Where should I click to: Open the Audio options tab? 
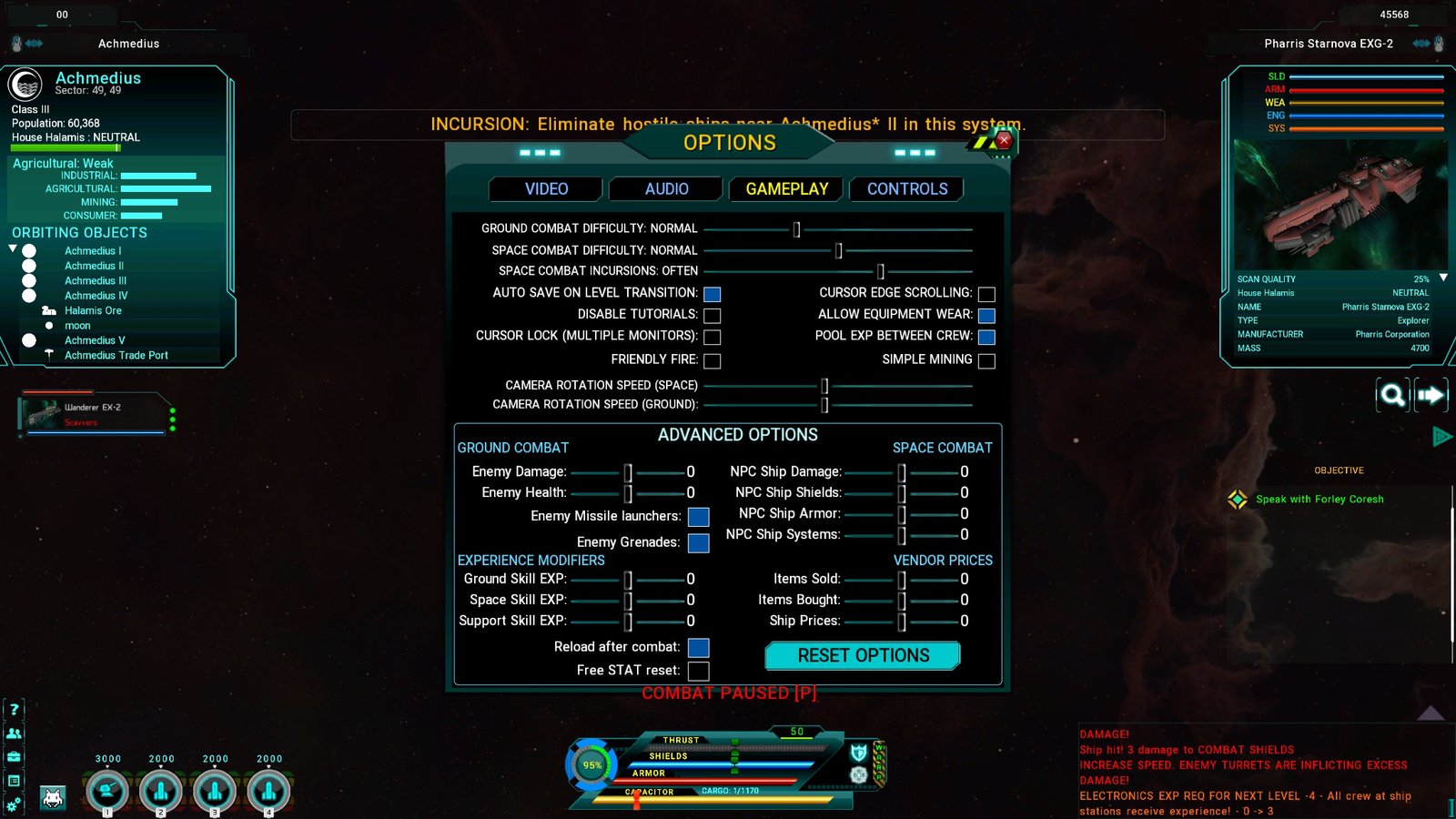click(666, 189)
